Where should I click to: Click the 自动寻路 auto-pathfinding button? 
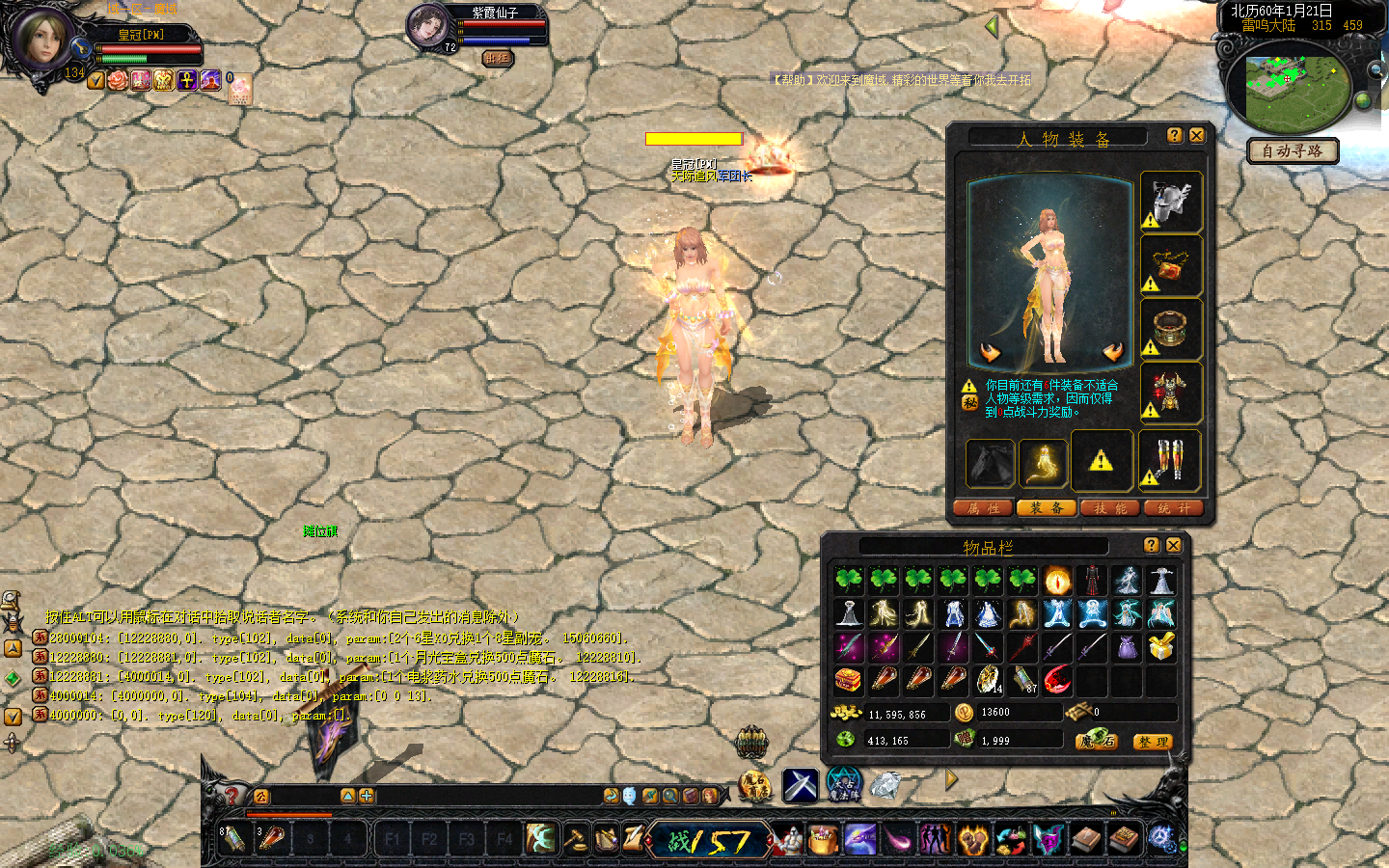1293,151
